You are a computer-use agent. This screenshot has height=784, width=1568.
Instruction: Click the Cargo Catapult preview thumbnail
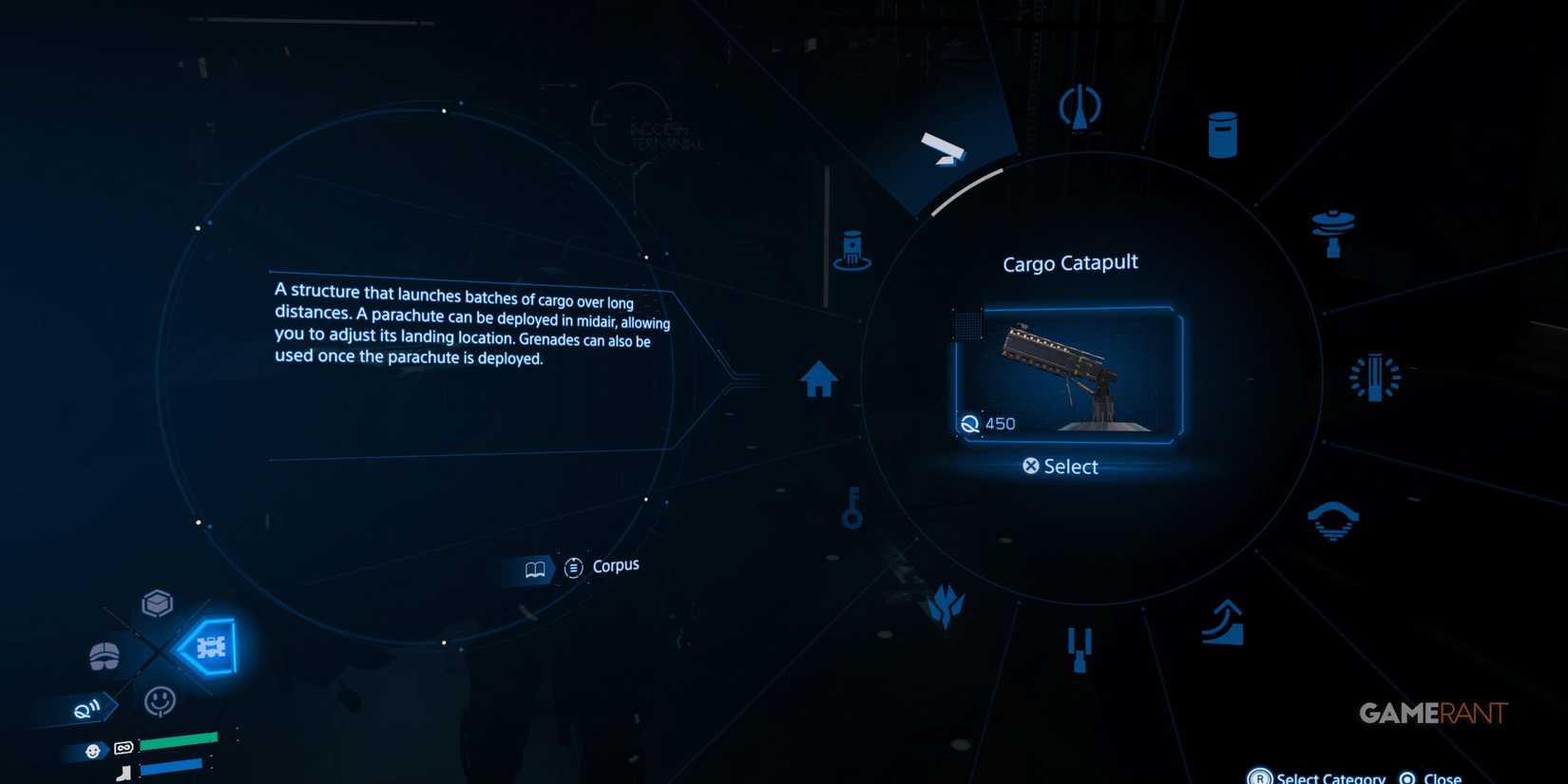tap(1069, 373)
